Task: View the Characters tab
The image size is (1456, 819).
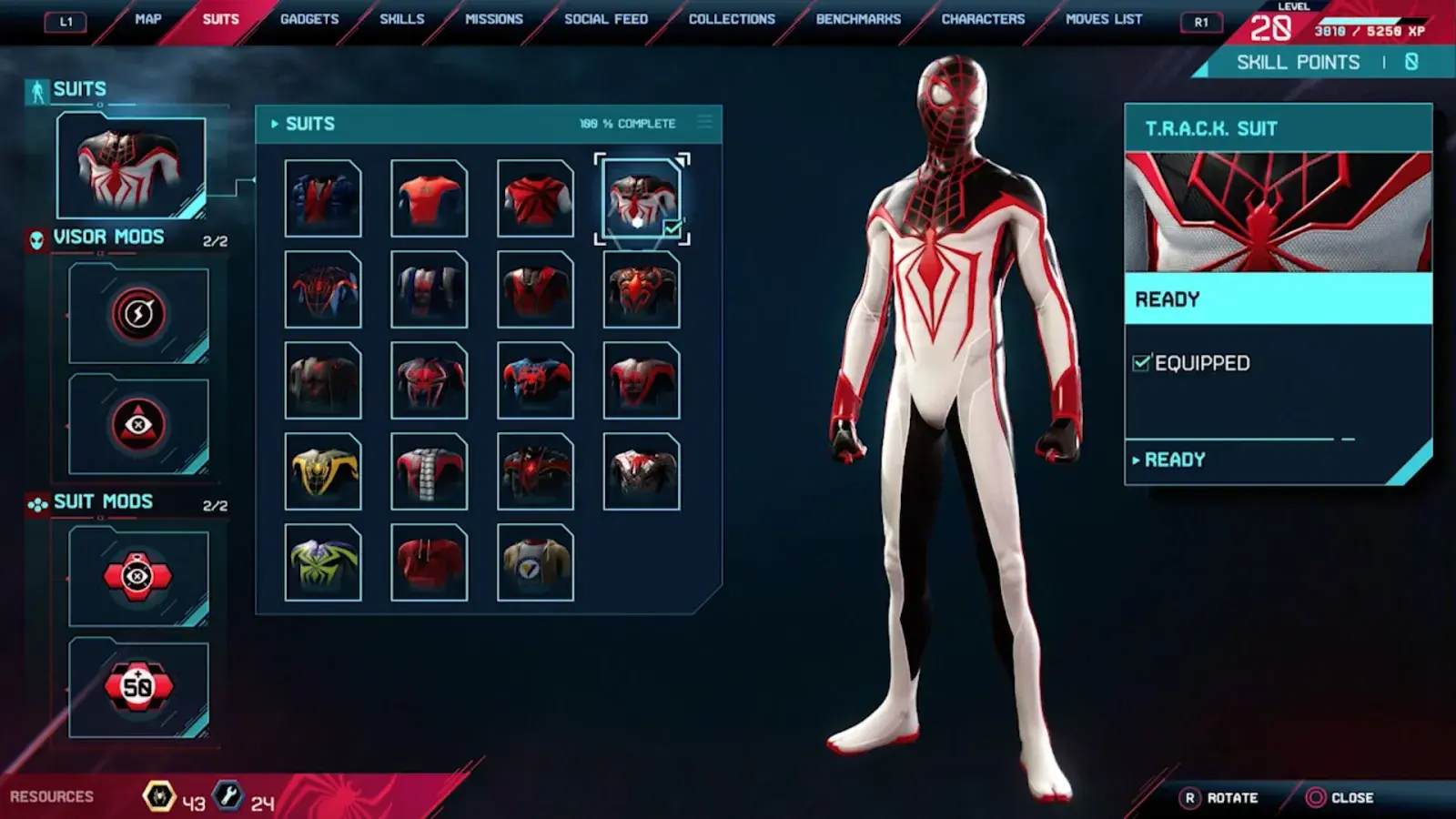Action: coord(983,19)
